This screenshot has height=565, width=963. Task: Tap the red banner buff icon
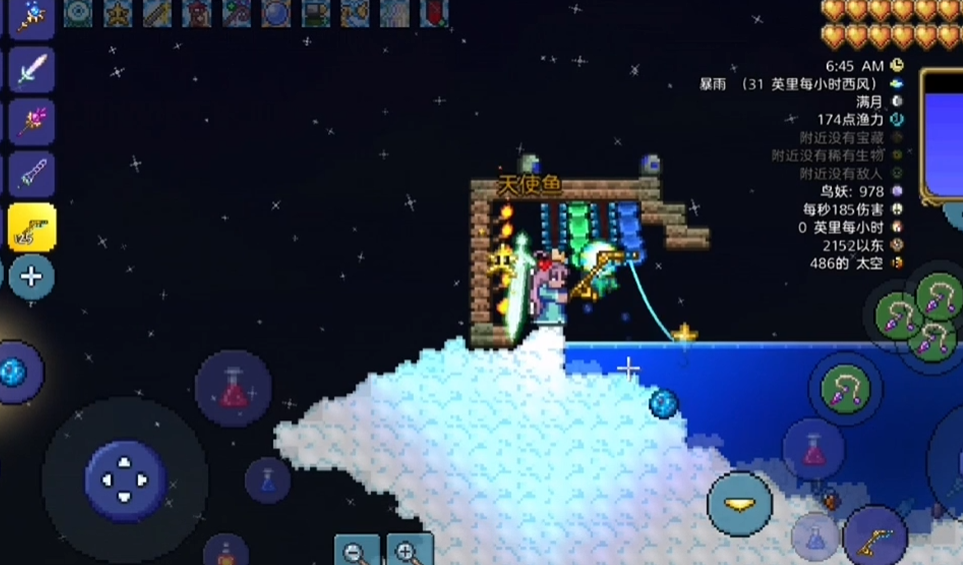(x=434, y=12)
